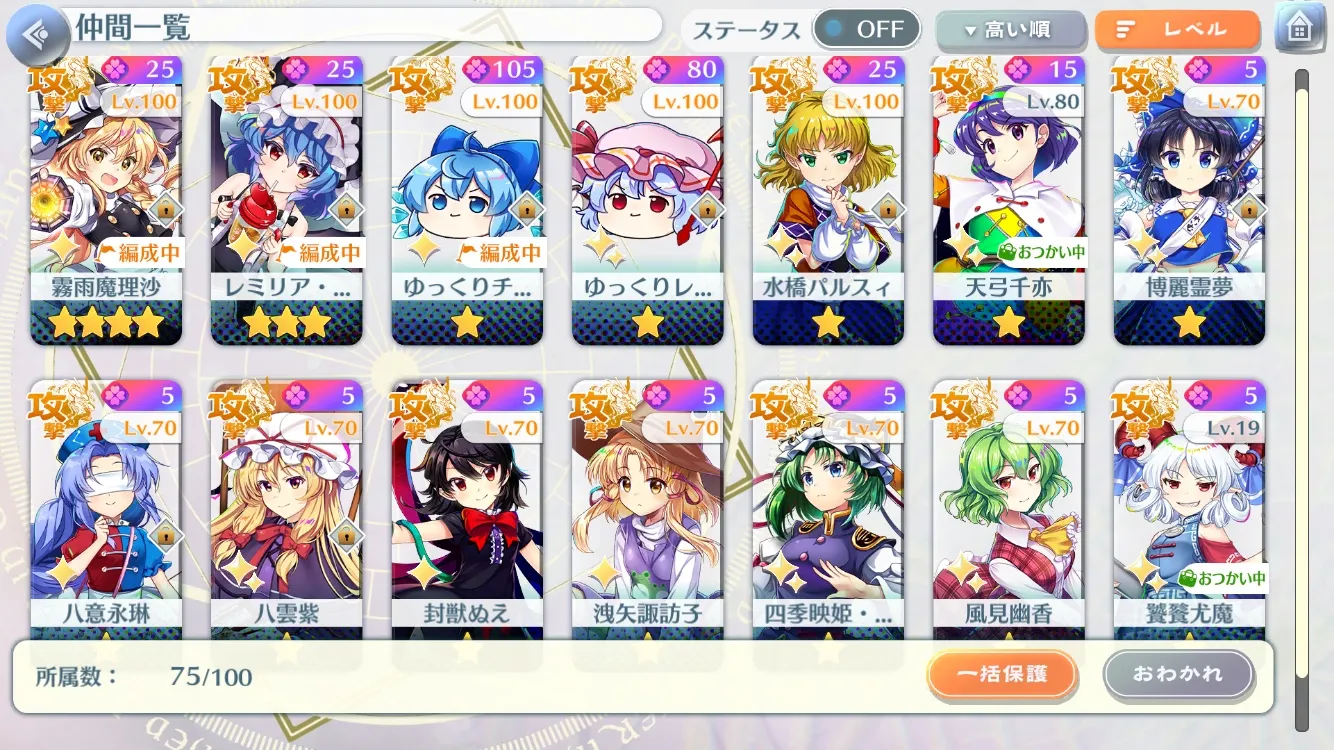Choose the レミリア character card
The image size is (1334, 750).
tap(286, 200)
